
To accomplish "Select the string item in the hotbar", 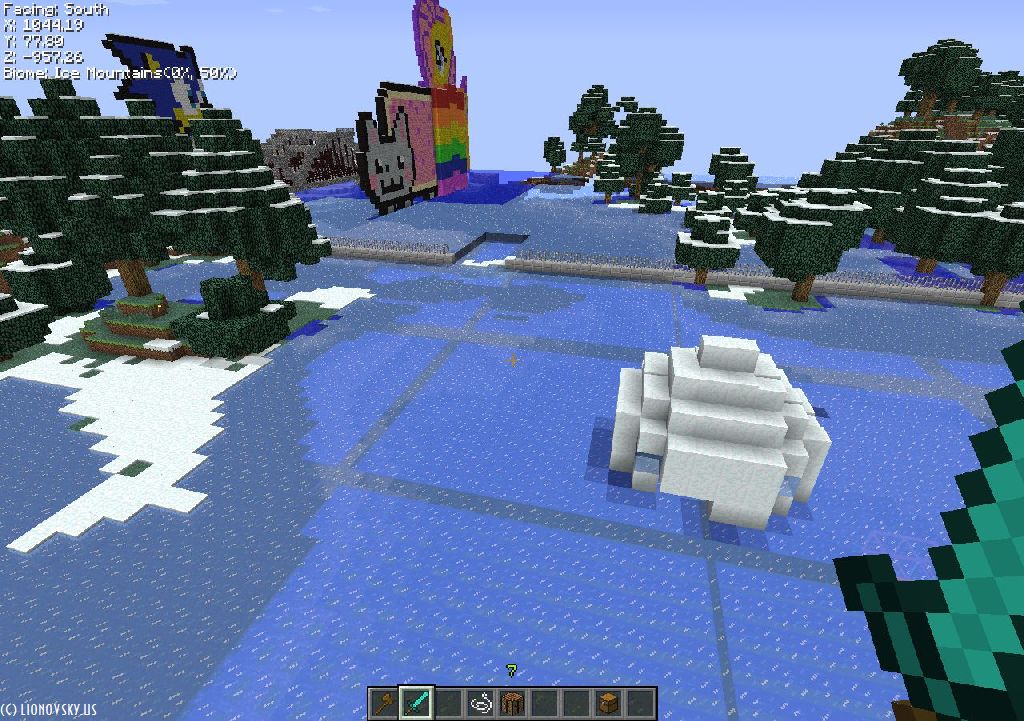I will [480, 703].
